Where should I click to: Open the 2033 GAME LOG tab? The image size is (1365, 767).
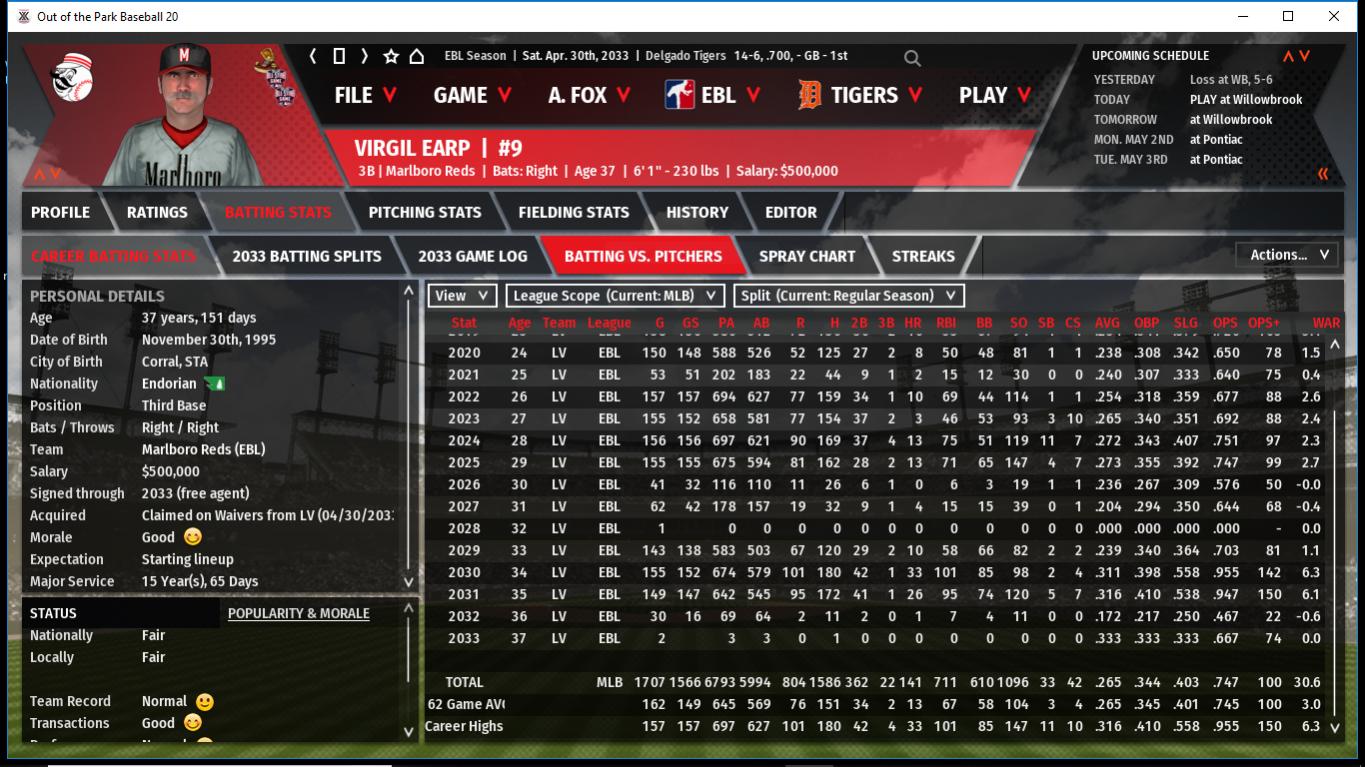[472, 256]
